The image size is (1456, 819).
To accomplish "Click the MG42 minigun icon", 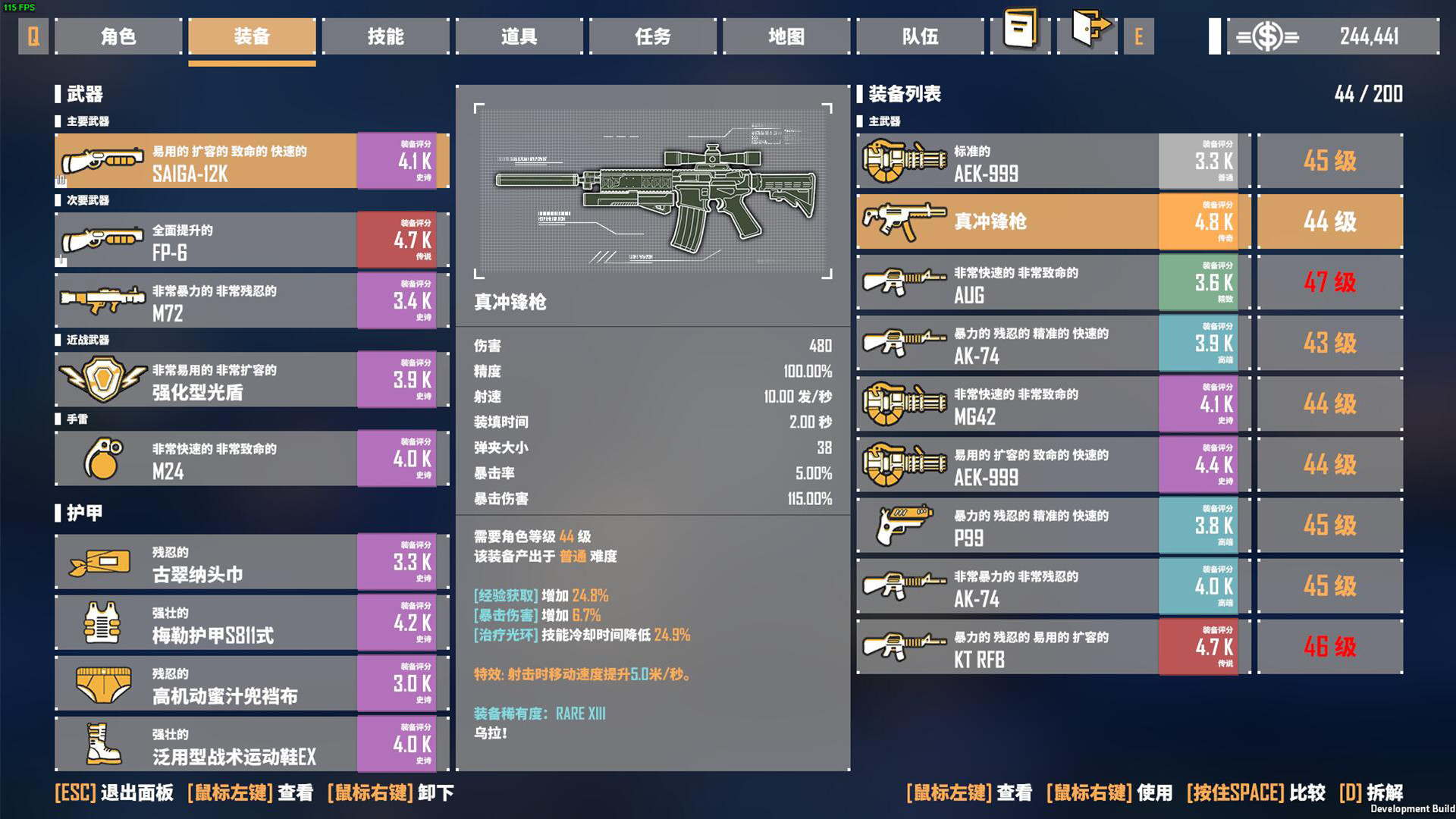I will (x=902, y=404).
